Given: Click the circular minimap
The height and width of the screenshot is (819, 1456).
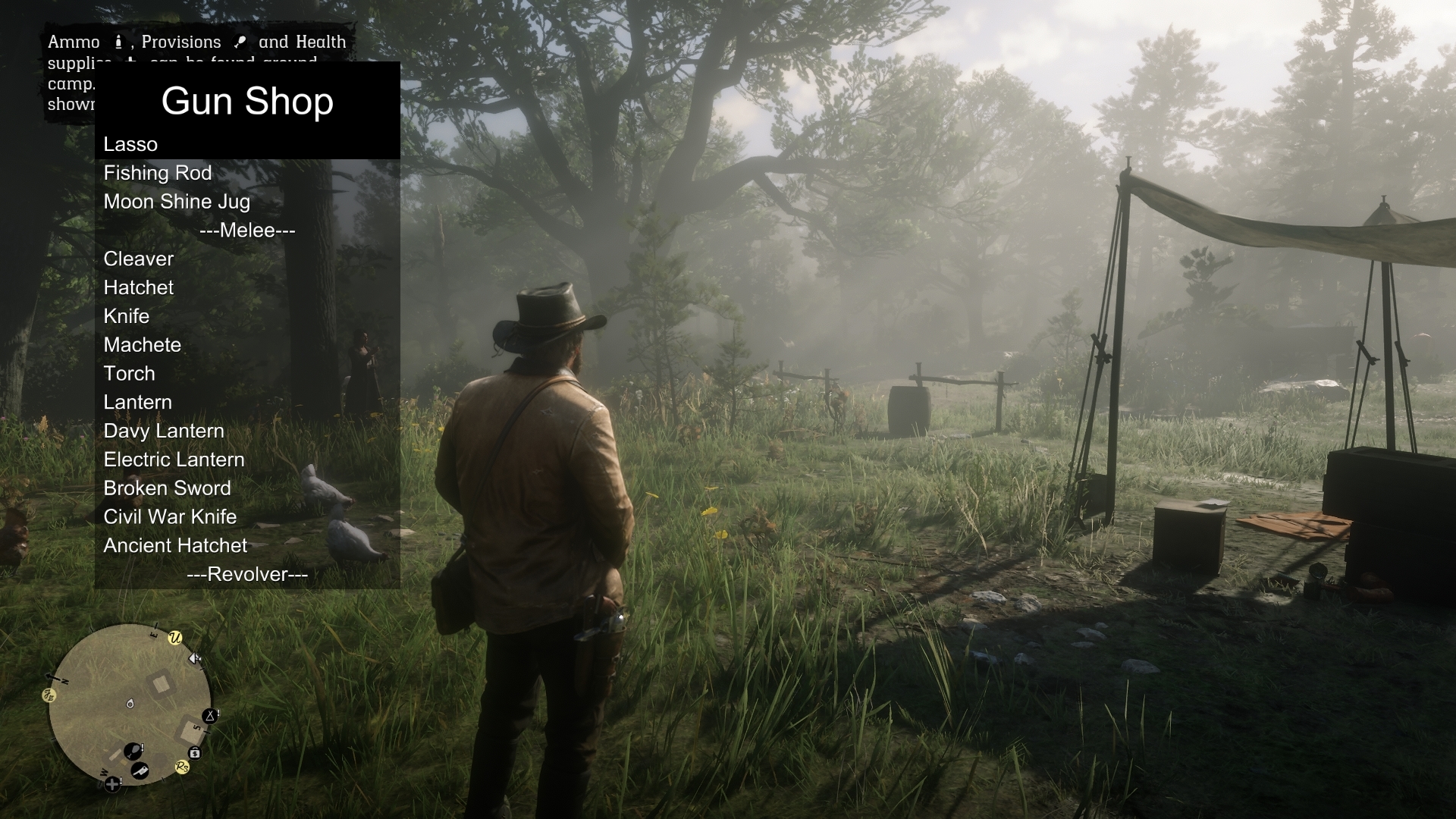Looking at the screenshot, I should click(130, 704).
